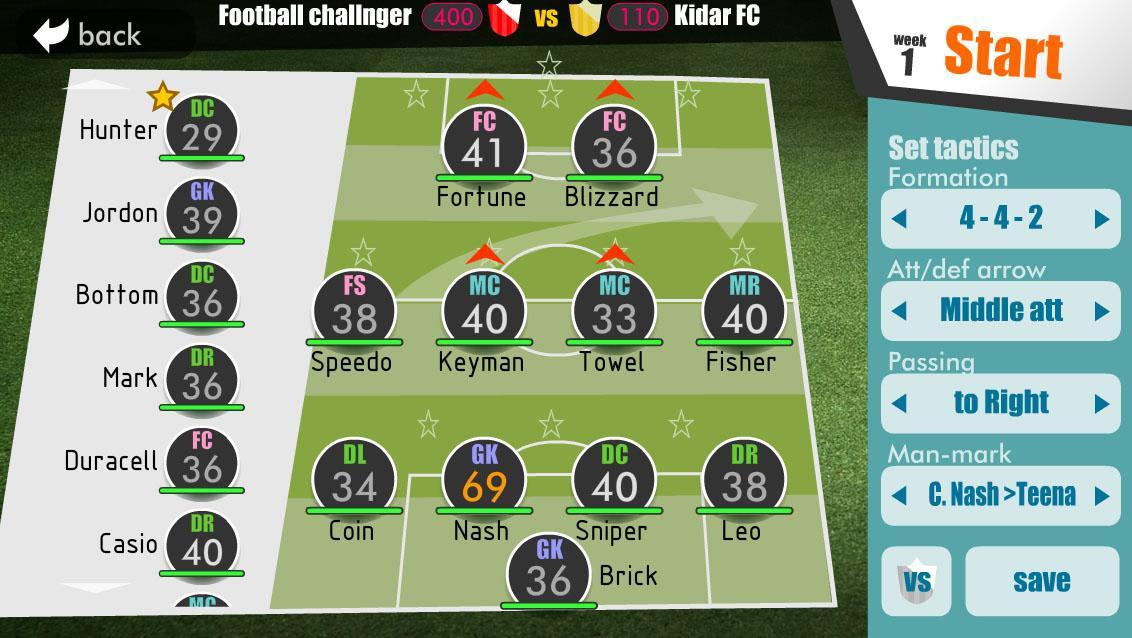Cycle Man-mark to the next player
This screenshot has height=638, width=1132.
1102,495
